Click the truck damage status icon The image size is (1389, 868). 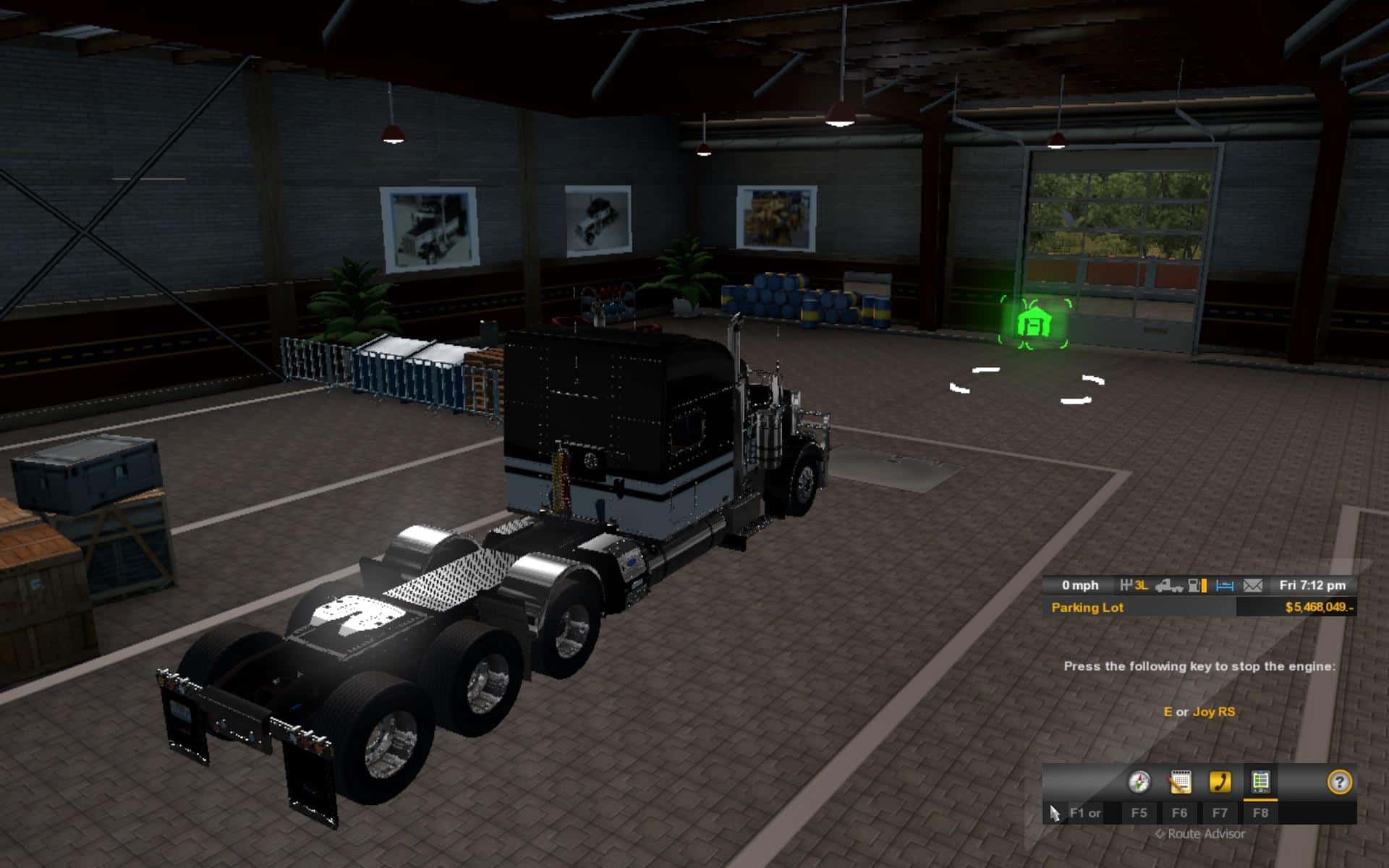pos(1168,585)
